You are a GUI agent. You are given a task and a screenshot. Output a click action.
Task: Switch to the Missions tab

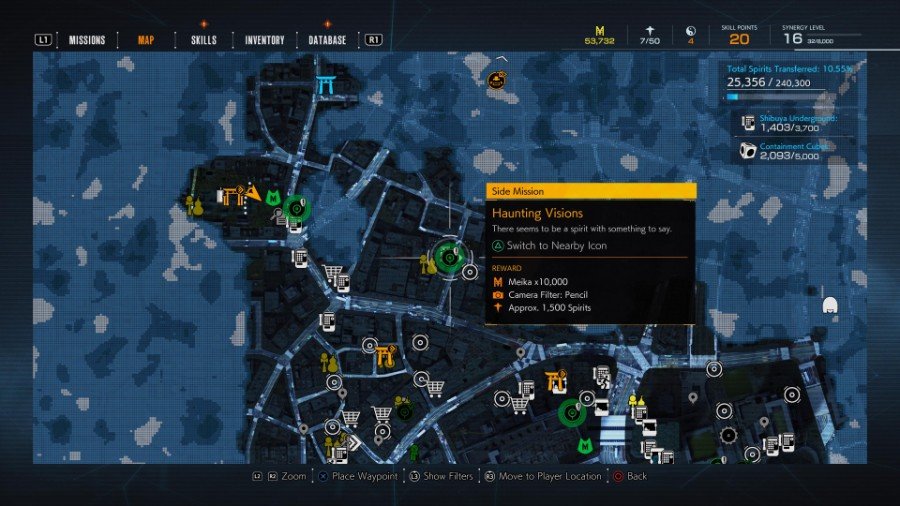pyautogui.click(x=87, y=40)
